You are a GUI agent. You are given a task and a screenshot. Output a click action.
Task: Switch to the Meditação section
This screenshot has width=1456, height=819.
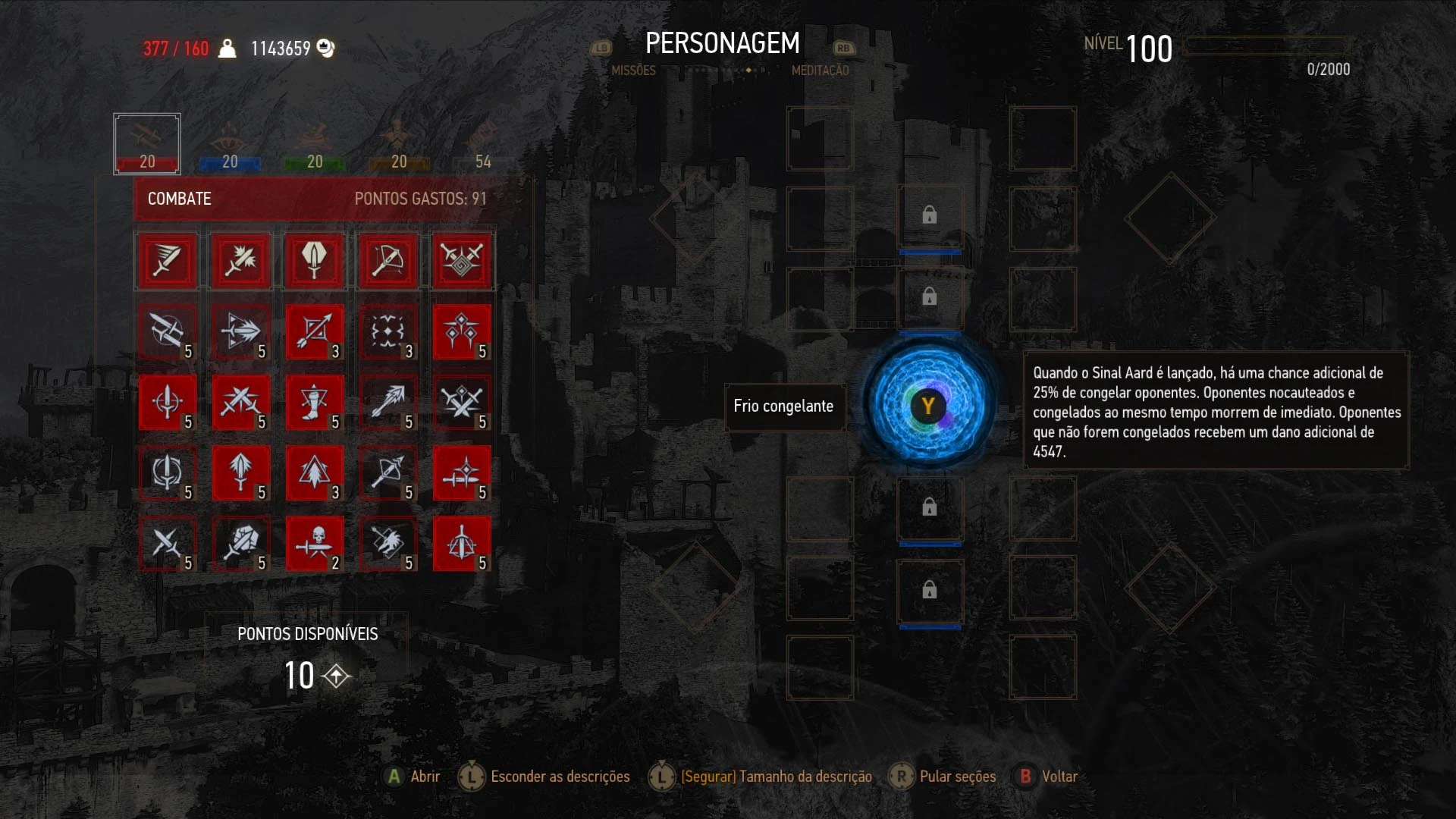click(x=821, y=71)
